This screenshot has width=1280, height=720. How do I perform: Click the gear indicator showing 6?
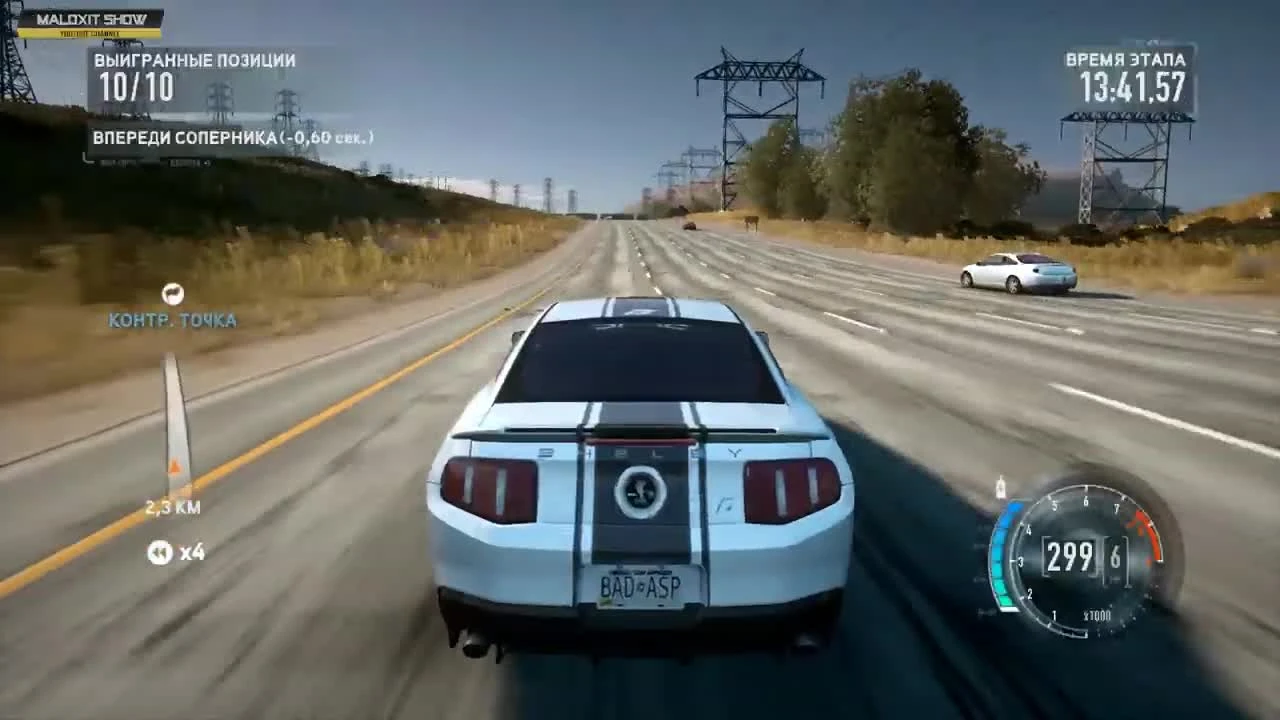coord(1113,558)
